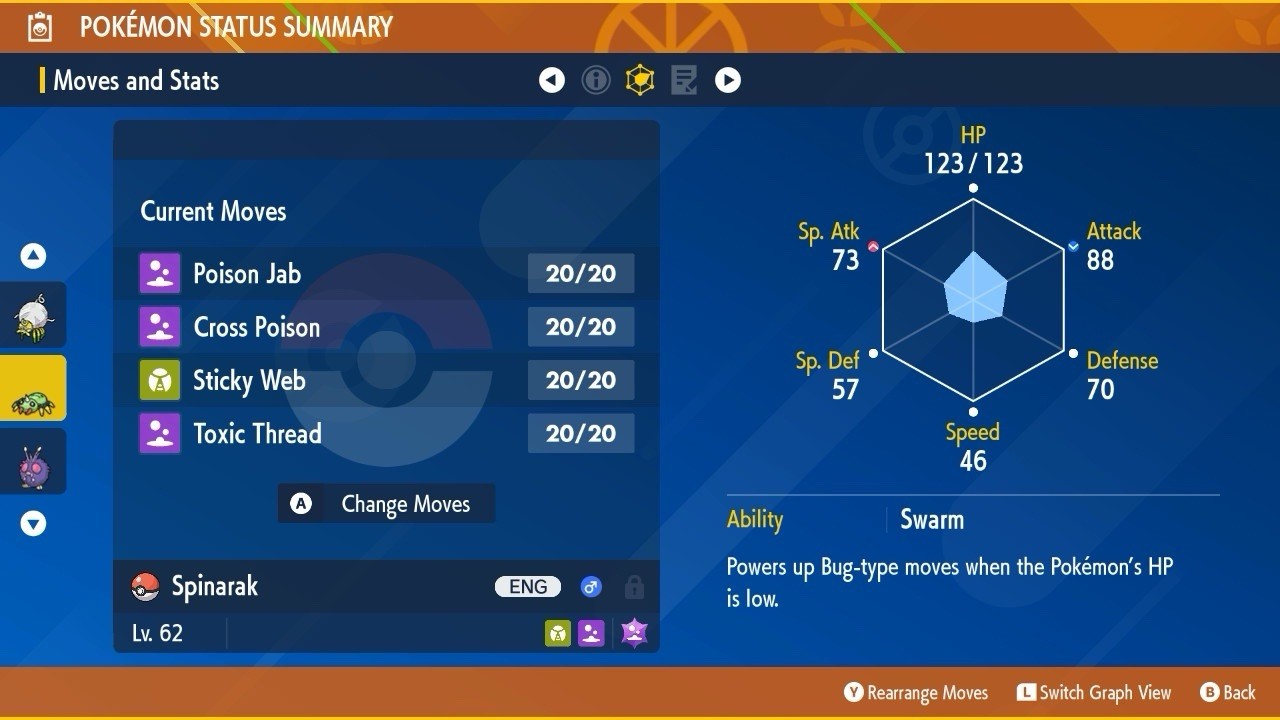Open the Change Moves option
Viewport: 1280px width, 720px height.
click(386, 504)
